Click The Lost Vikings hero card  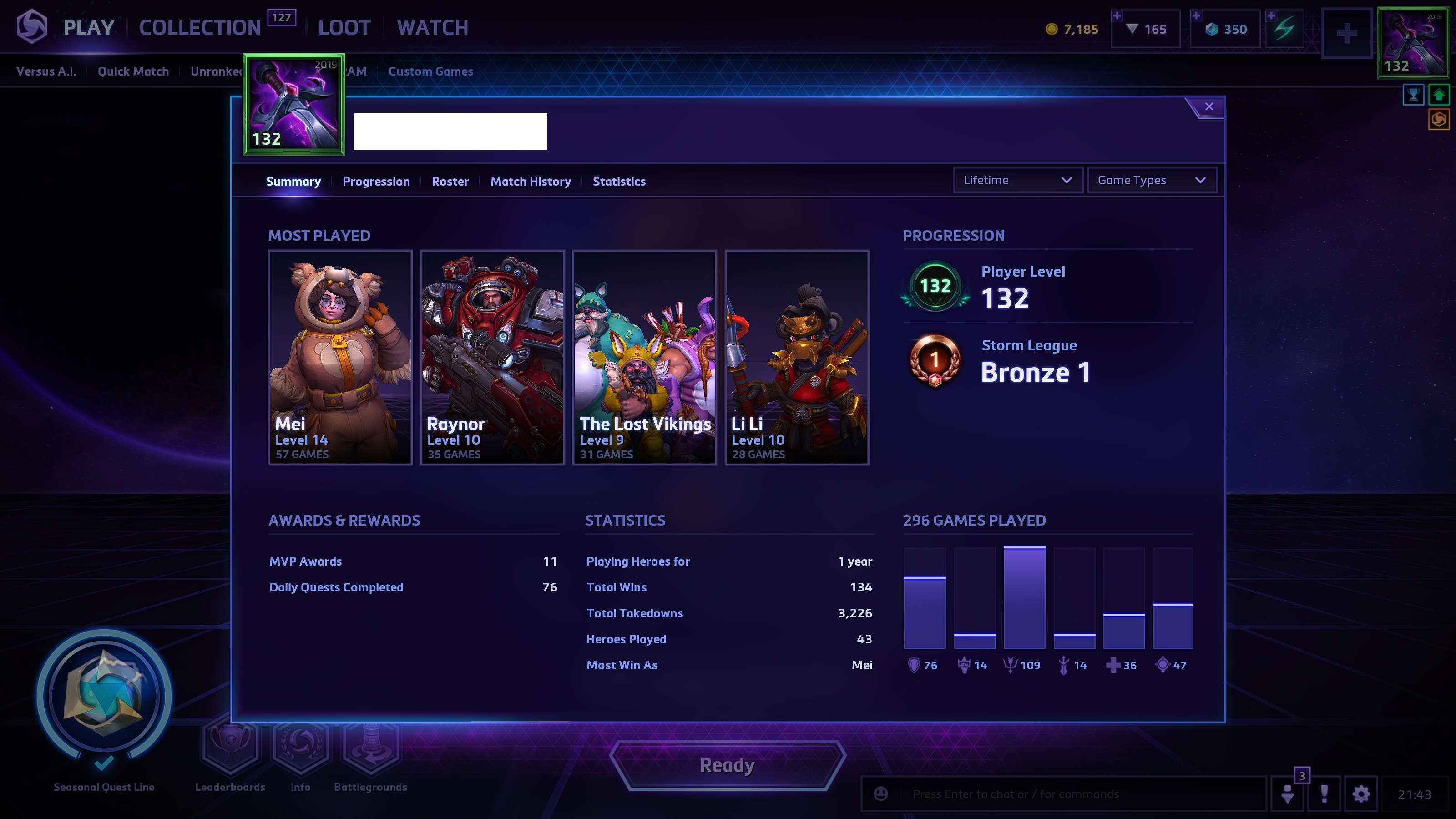(x=644, y=357)
